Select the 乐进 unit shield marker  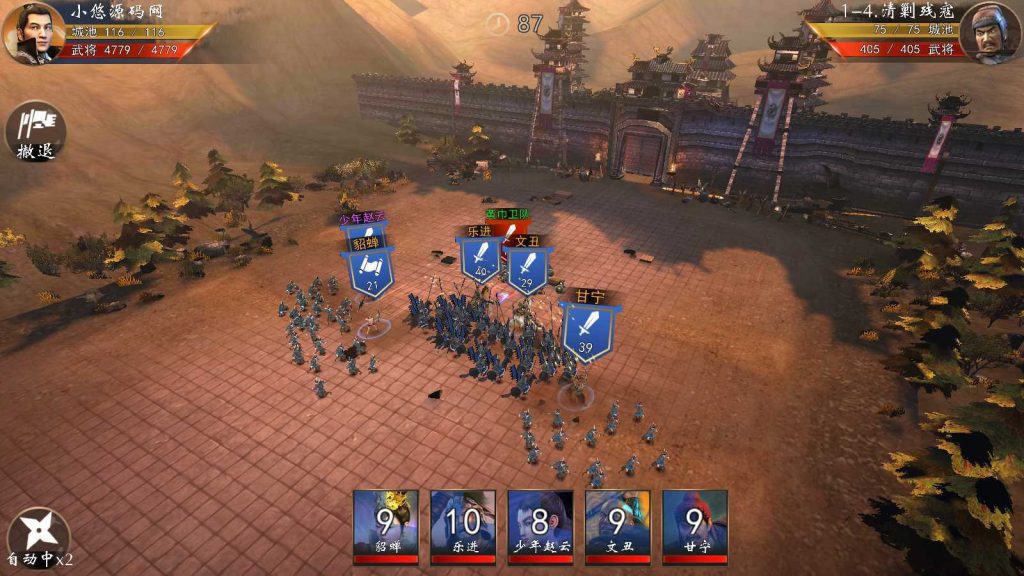tap(479, 260)
